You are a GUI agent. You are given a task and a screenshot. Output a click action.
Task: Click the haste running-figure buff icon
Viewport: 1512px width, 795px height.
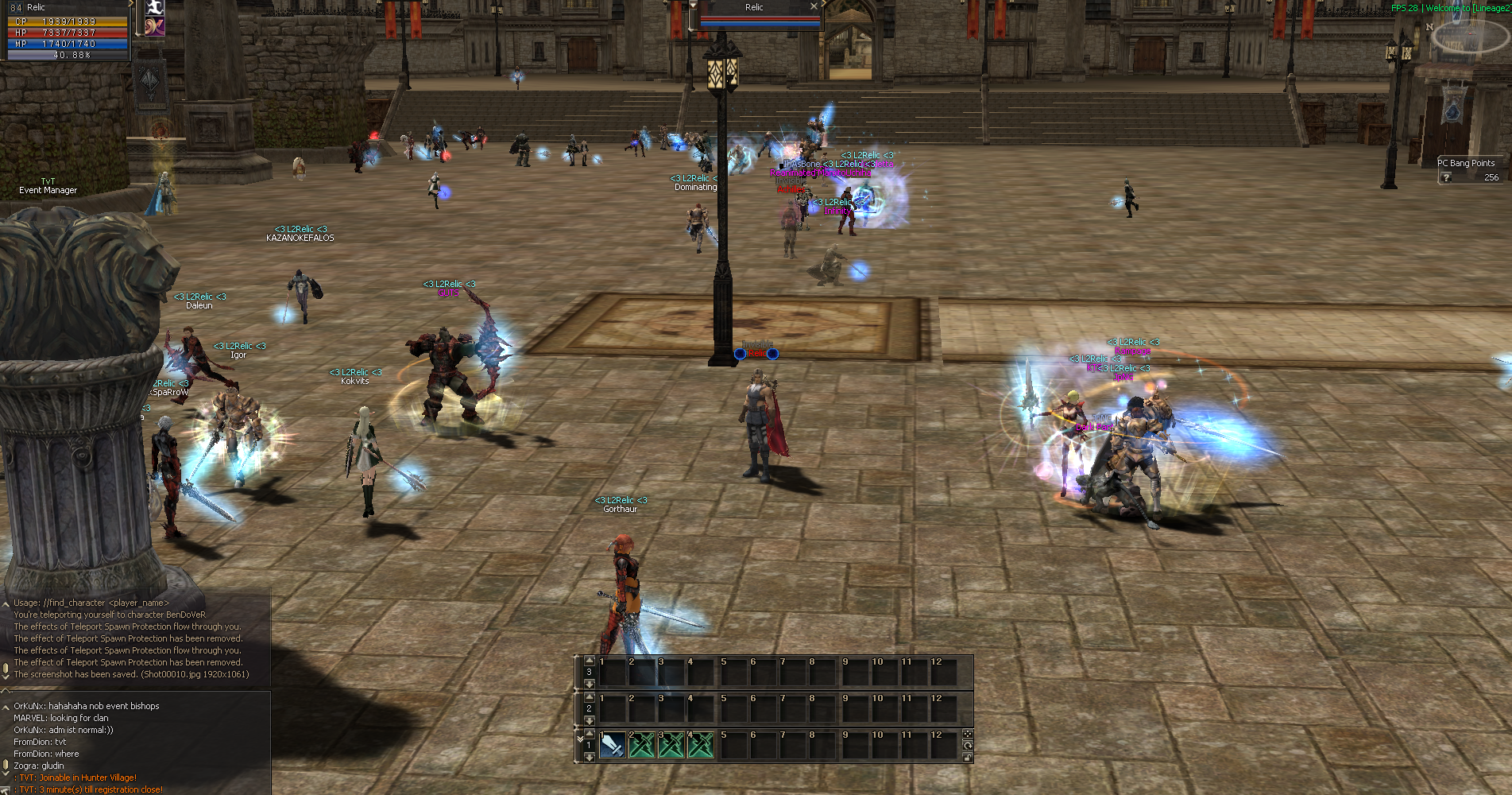point(154,8)
